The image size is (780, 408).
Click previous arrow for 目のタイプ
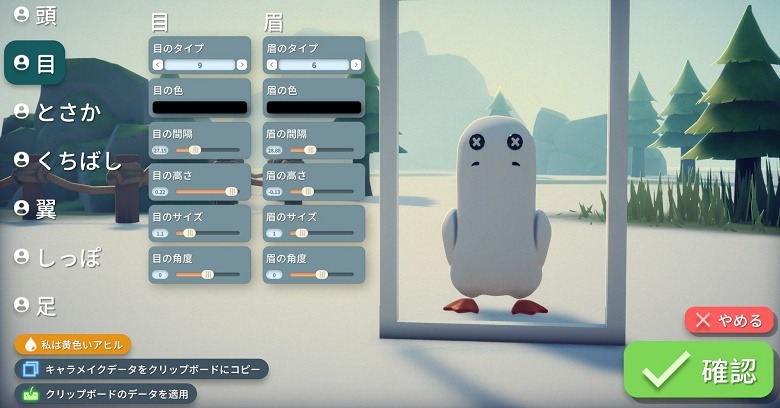157,65
